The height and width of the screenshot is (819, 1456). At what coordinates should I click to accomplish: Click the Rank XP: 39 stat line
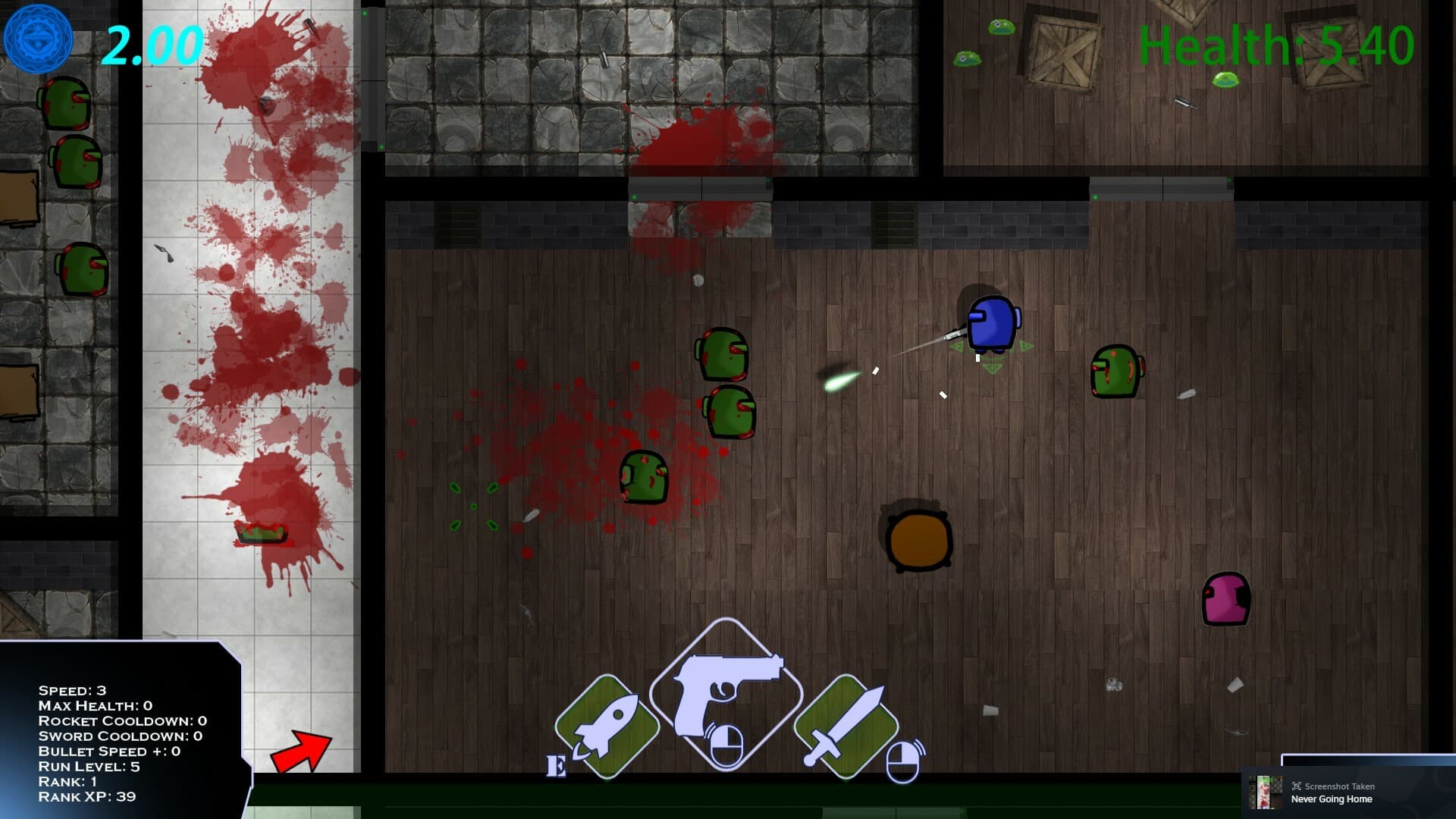pyautogui.click(x=86, y=797)
